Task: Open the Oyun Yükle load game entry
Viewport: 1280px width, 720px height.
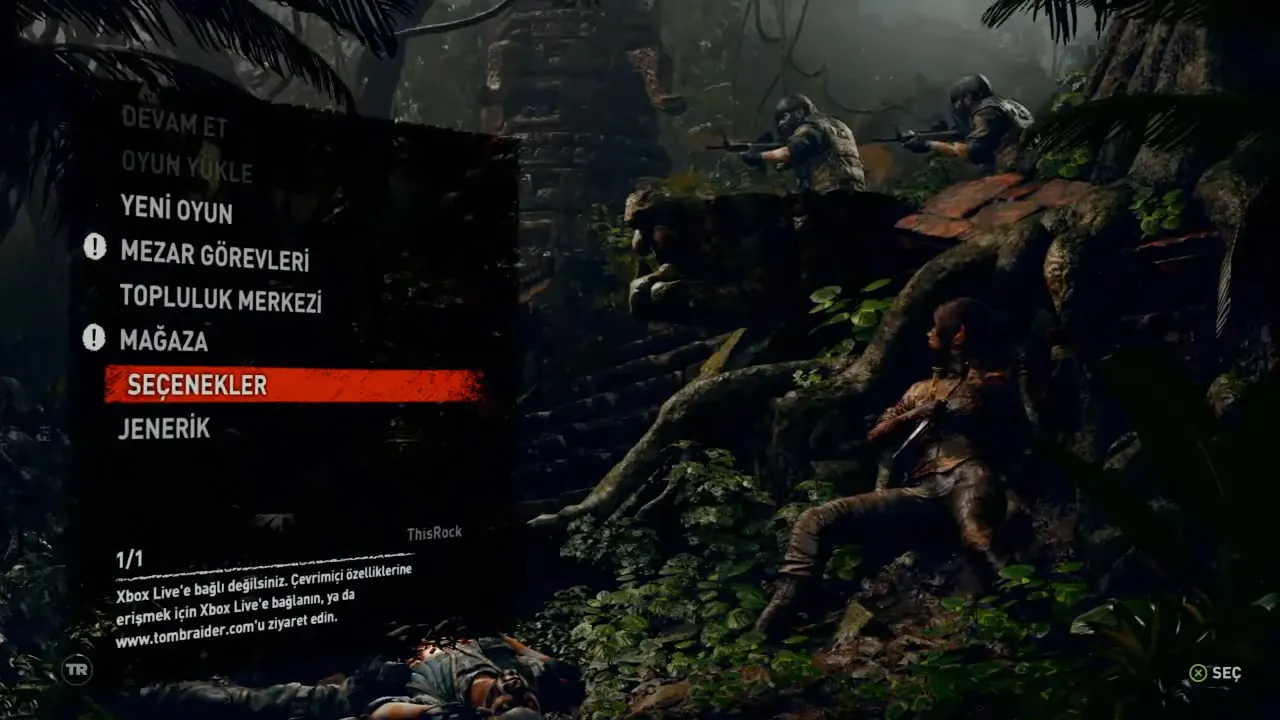Action: (186, 167)
